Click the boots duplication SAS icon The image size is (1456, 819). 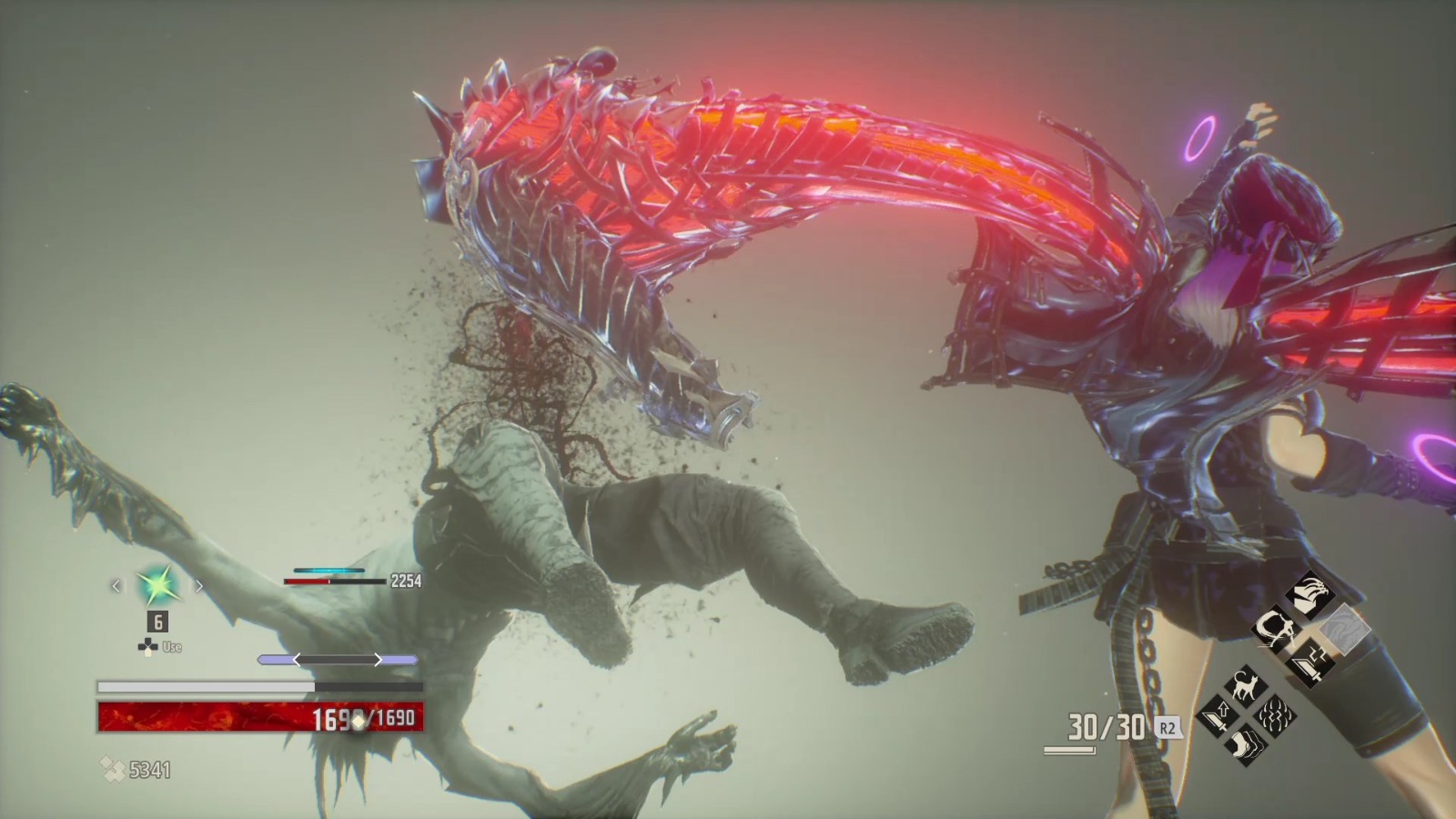coord(1248,743)
